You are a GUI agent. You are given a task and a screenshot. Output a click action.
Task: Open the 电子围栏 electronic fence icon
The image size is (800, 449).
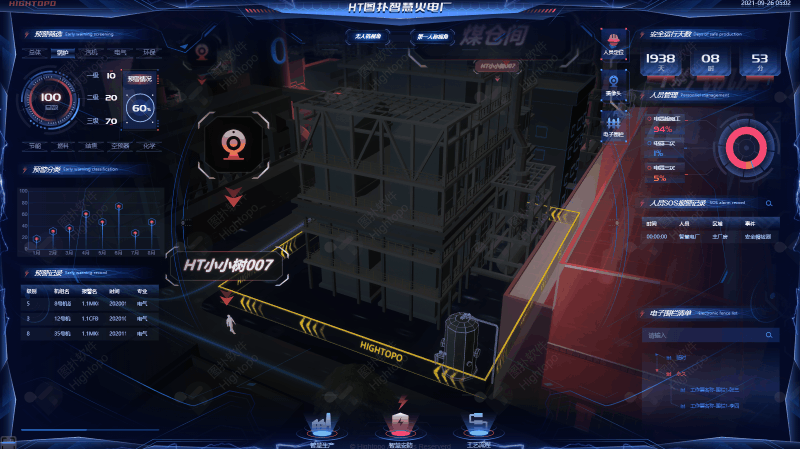(613, 122)
